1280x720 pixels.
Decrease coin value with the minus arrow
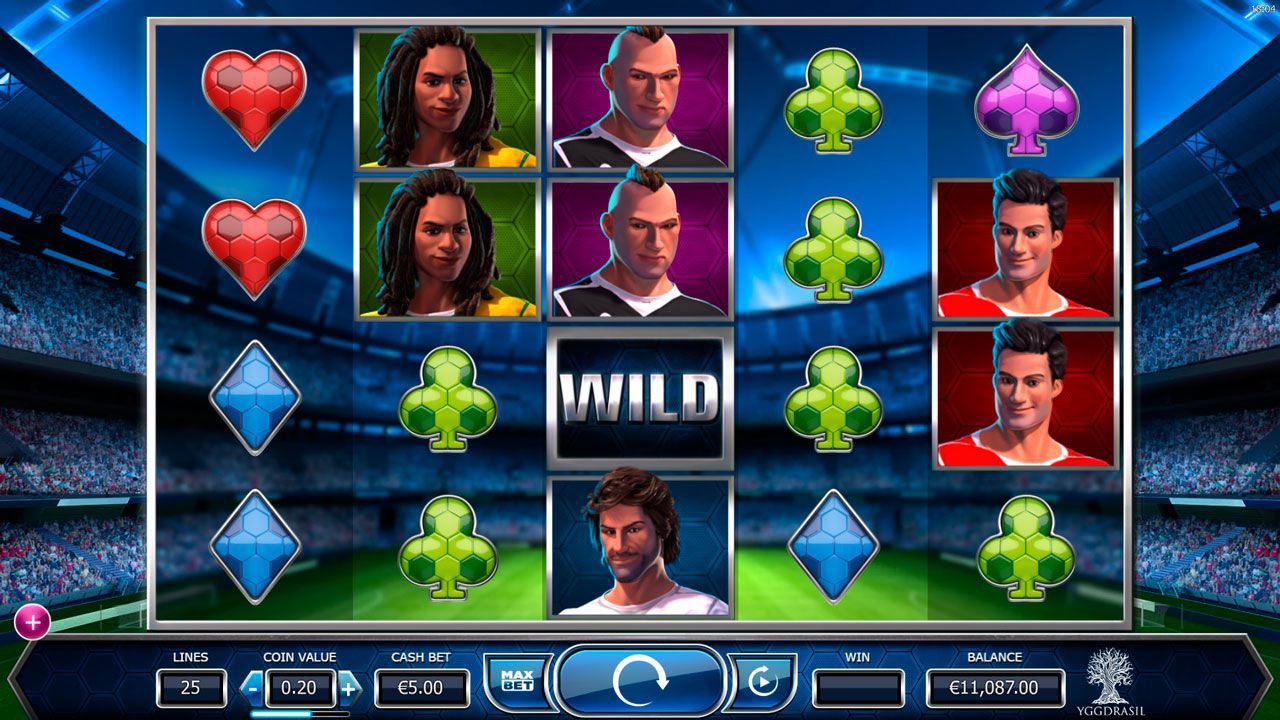[253, 688]
